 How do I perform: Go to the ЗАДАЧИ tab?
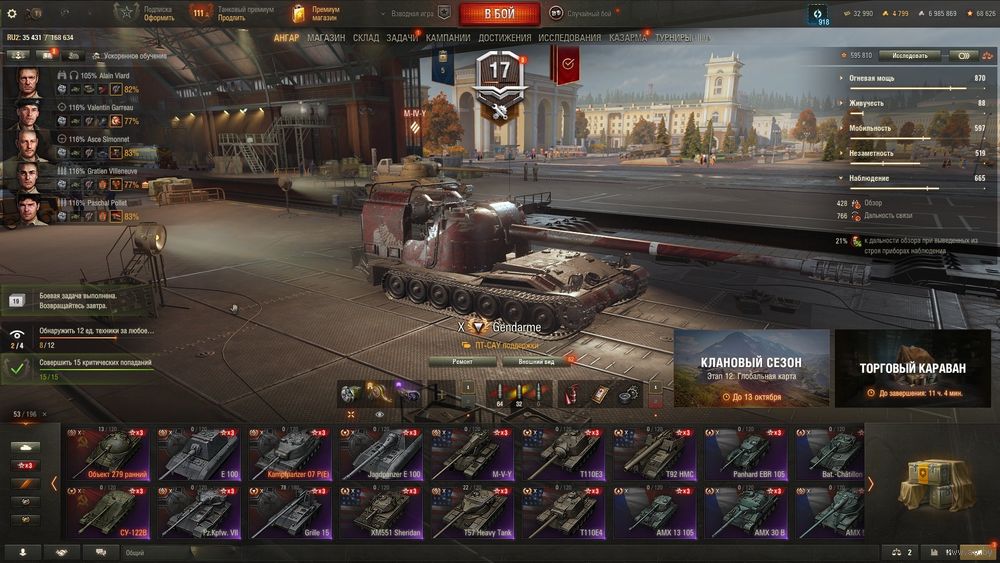point(402,38)
